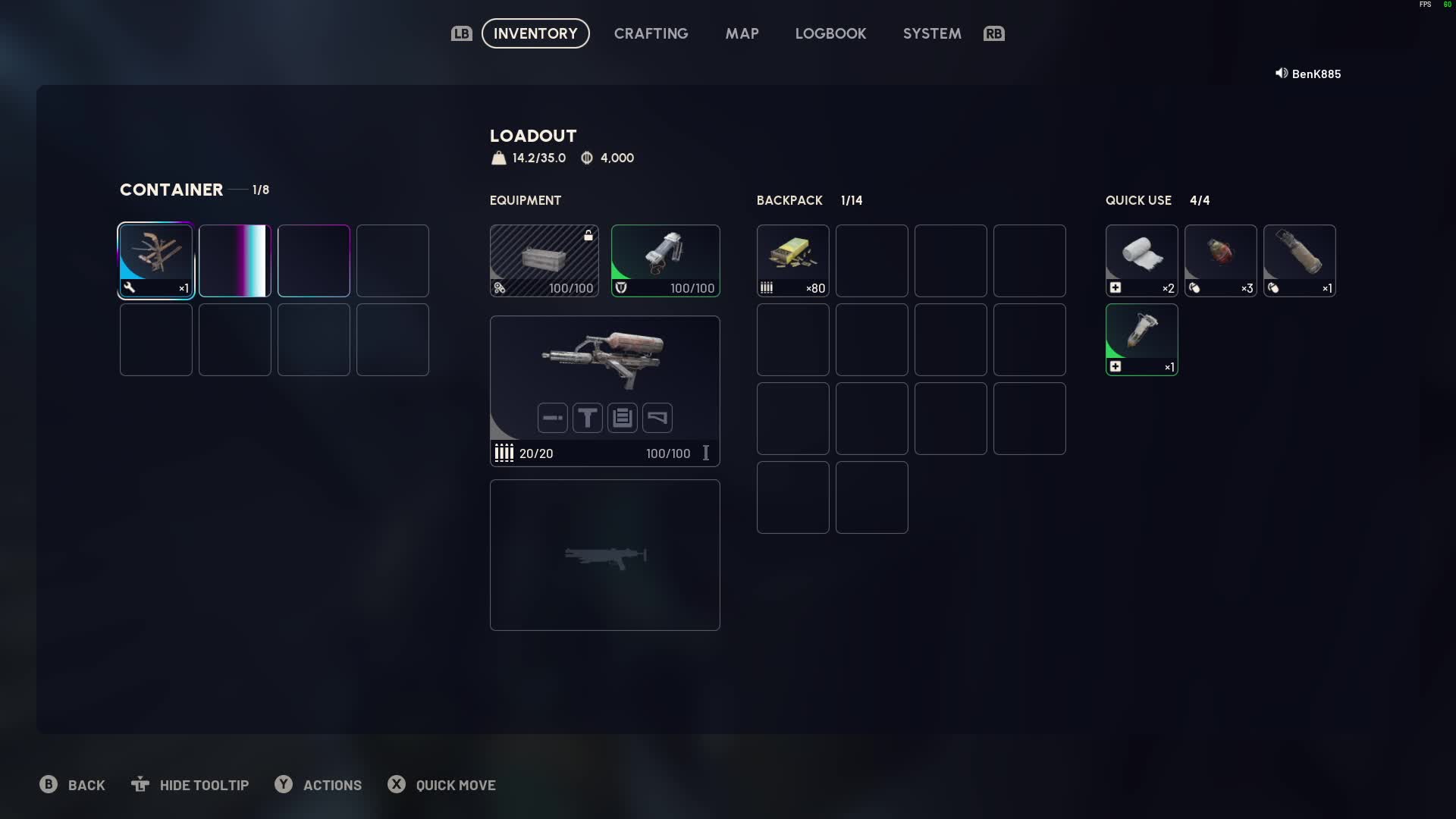Show the Logbook tab

[830, 33]
